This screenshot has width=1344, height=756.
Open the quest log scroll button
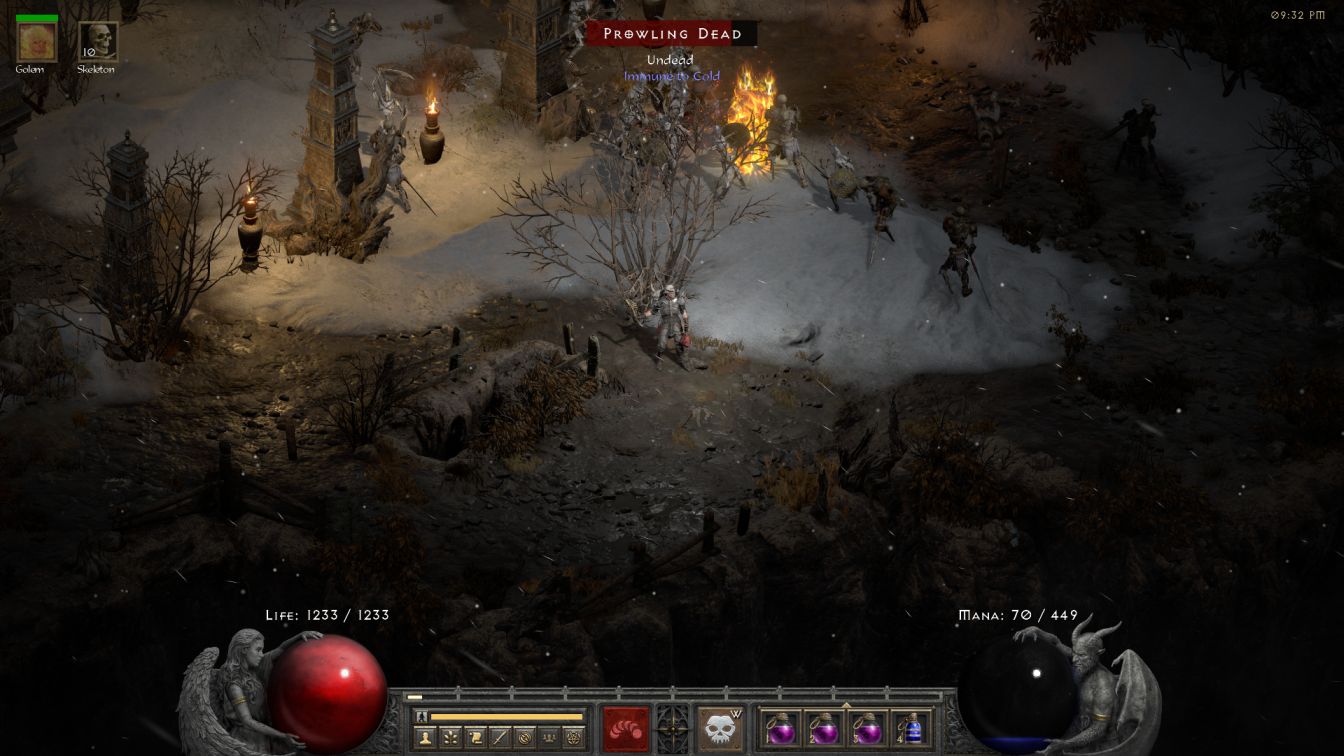475,738
